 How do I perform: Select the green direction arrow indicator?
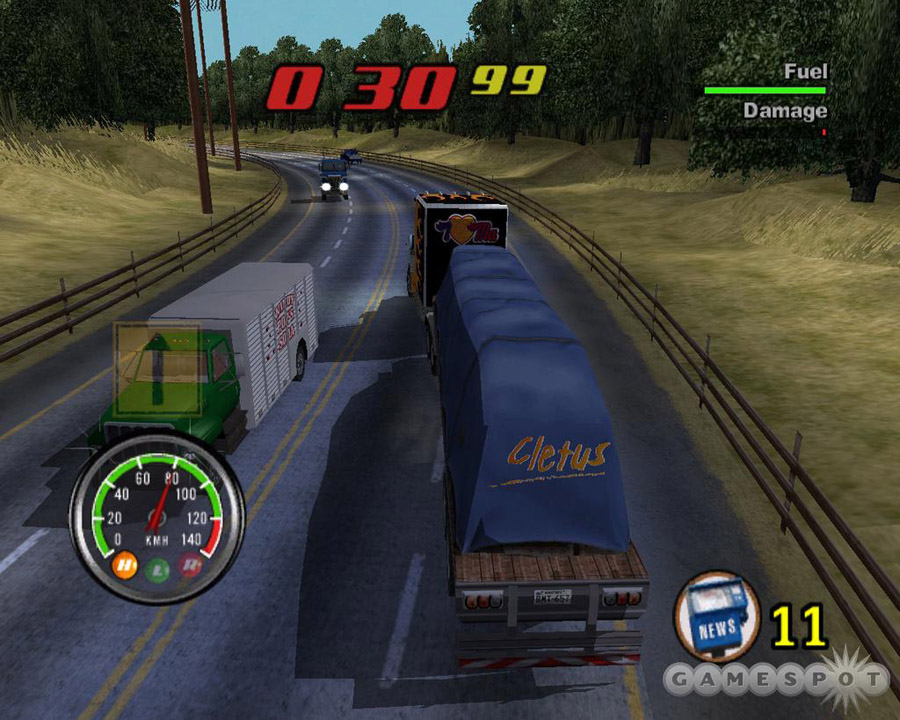(x=155, y=368)
